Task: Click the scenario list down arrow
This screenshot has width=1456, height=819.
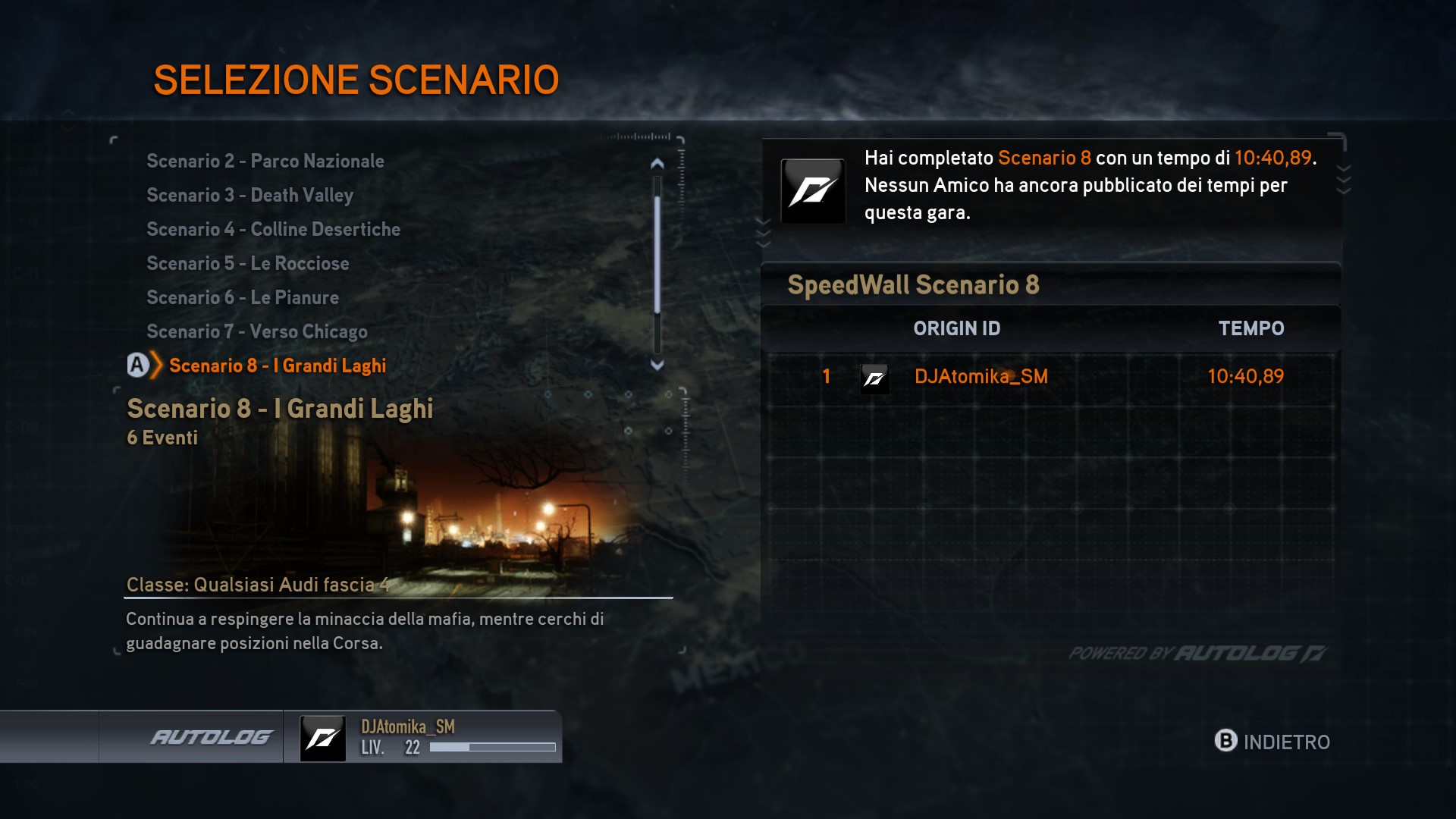Action: pos(657,365)
